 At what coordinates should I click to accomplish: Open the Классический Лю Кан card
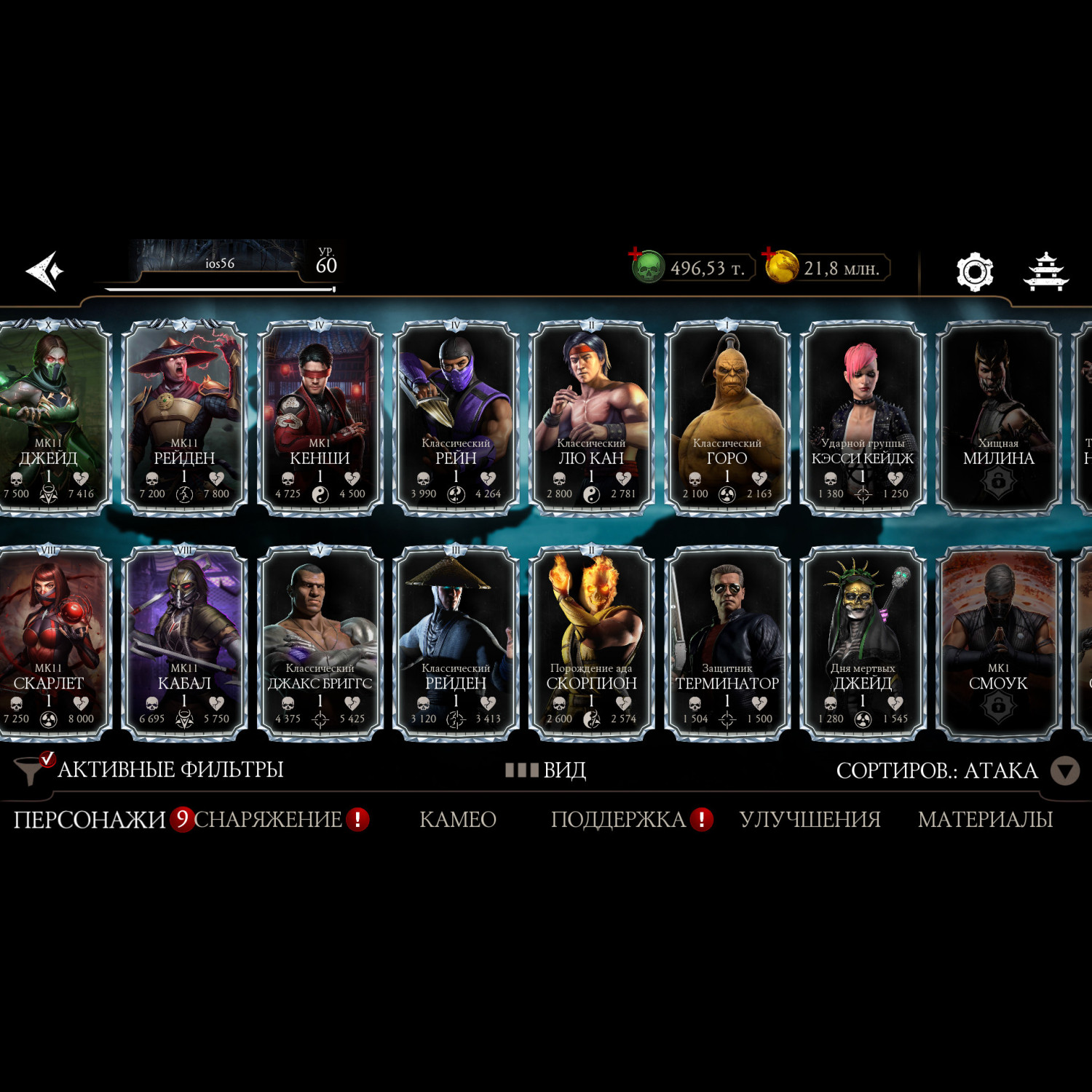tap(591, 419)
